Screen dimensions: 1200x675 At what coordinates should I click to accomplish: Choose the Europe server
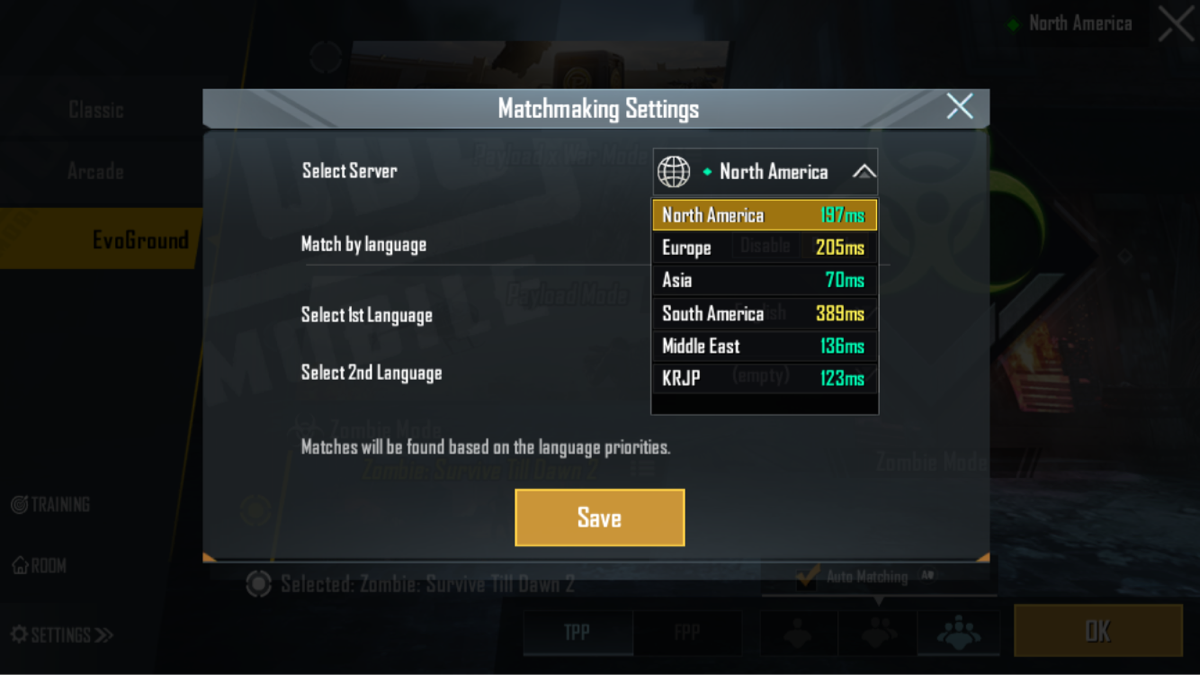[764, 248]
